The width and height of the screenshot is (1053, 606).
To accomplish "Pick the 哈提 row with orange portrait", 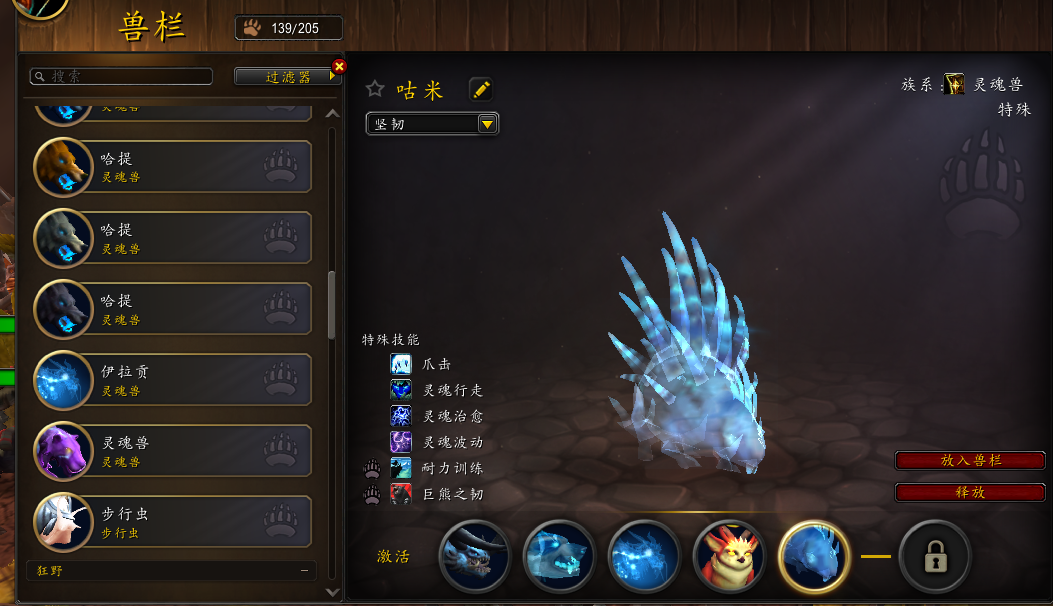I will click(x=173, y=167).
